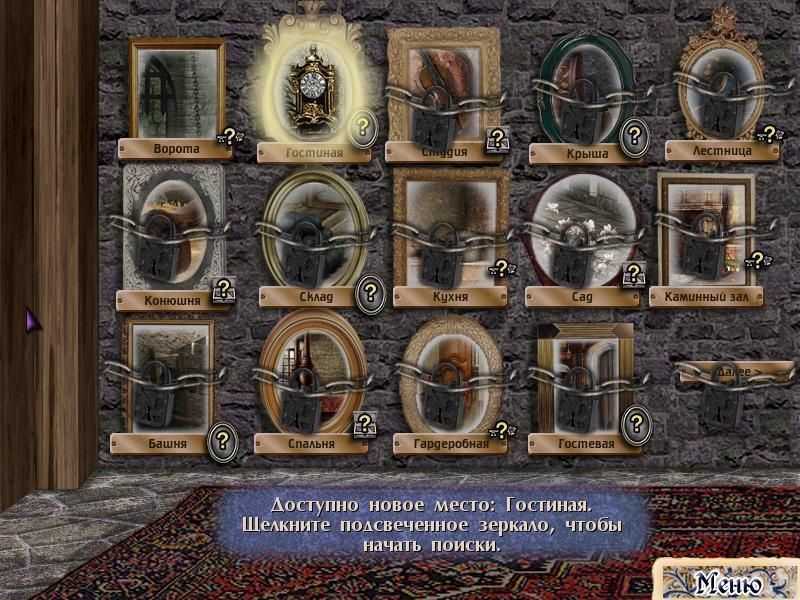
Task: Click the purple left arrow
Action: [x=31, y=320]
